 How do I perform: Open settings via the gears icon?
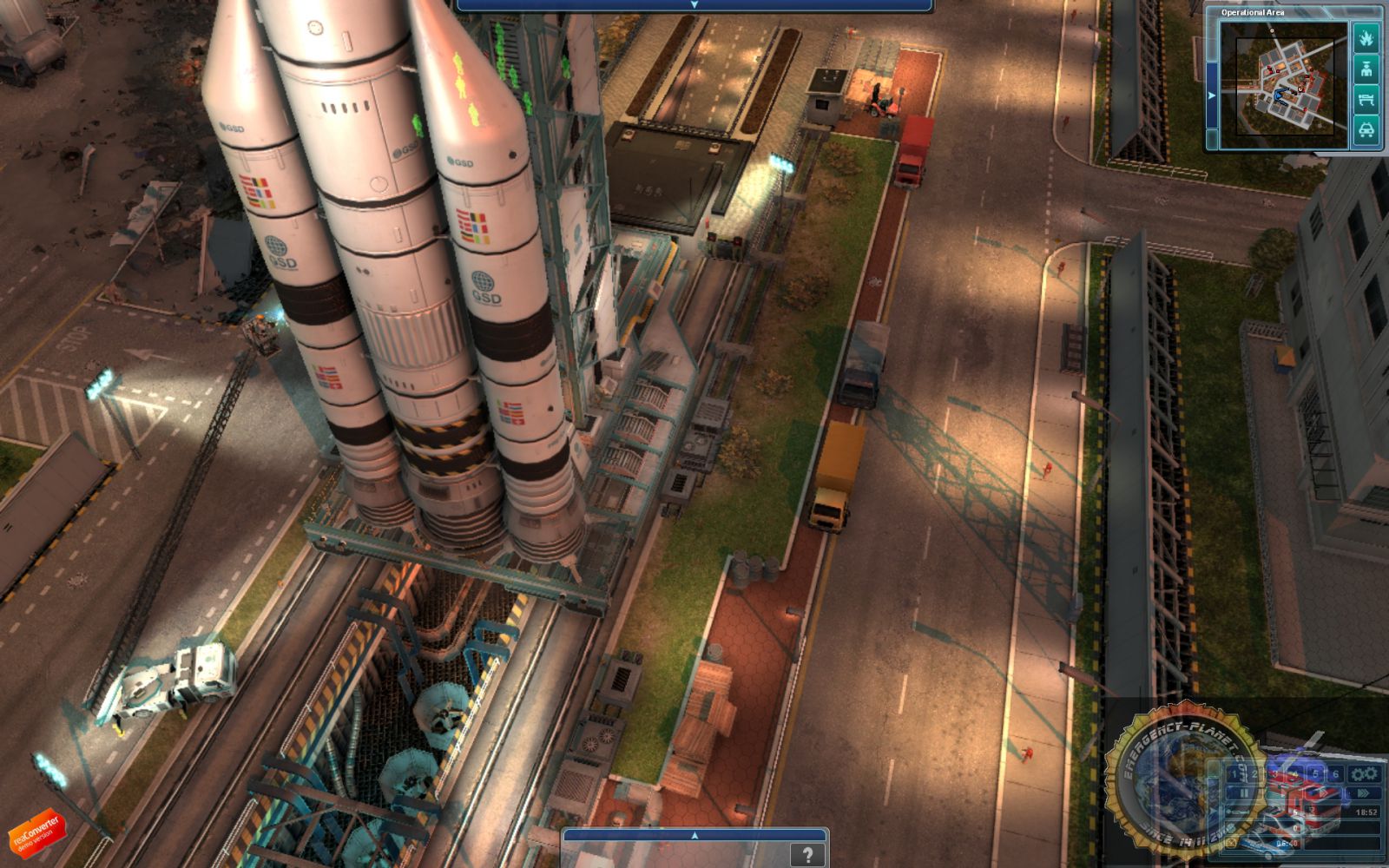point(1364,774)
